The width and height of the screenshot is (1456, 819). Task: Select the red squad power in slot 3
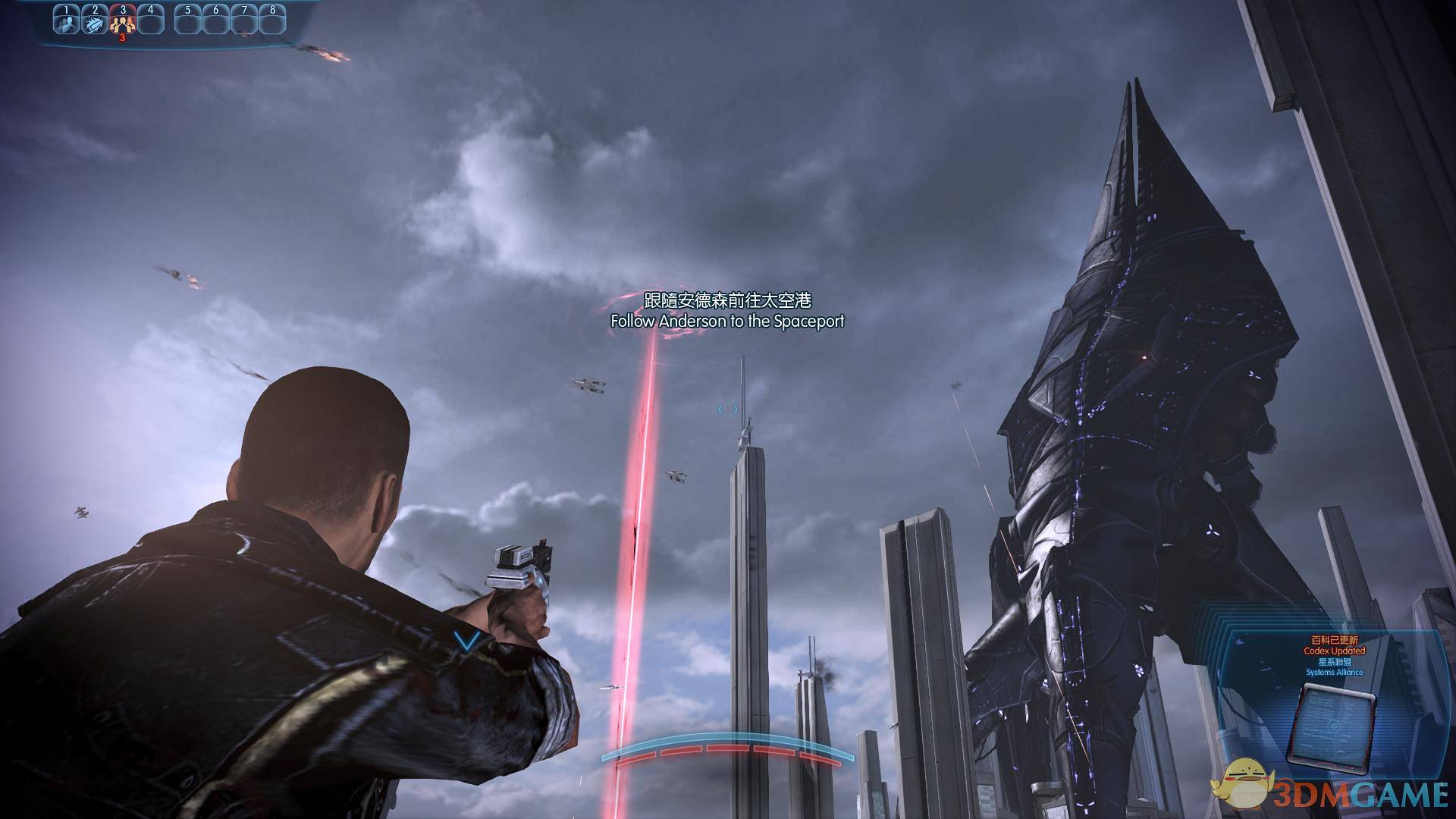(124, 23)
